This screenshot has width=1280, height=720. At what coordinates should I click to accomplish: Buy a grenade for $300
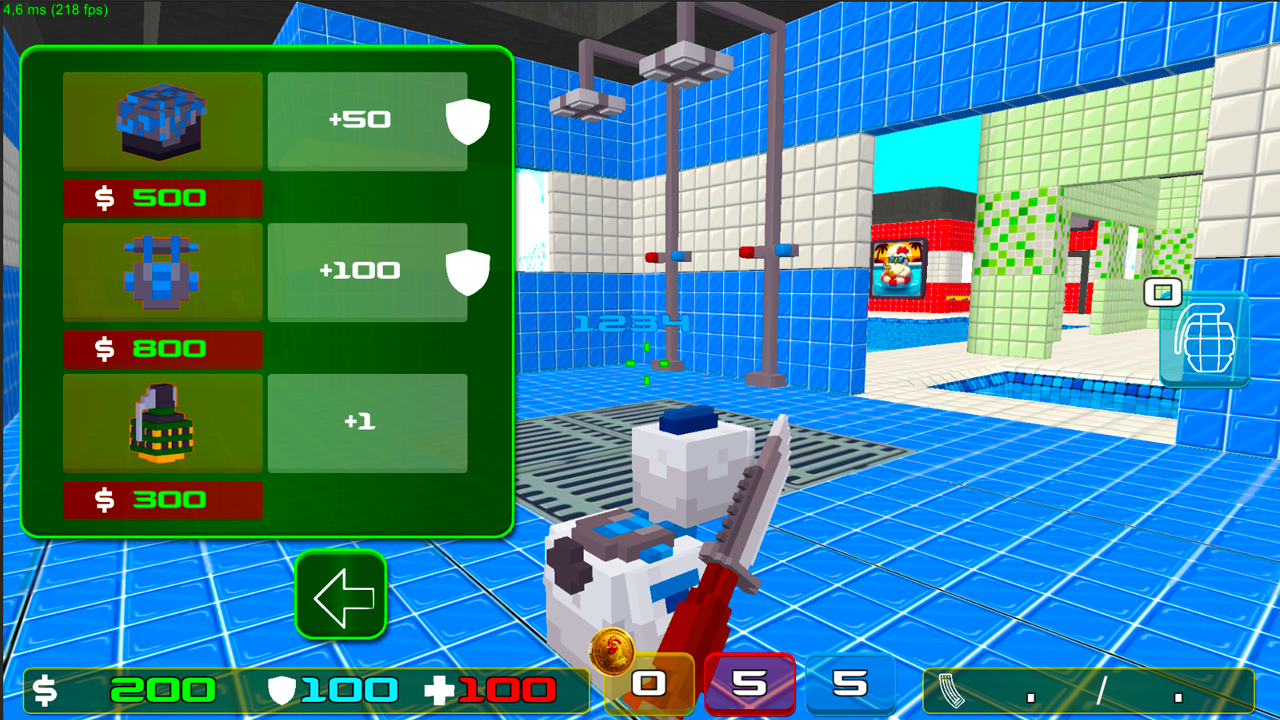[162, 500]
